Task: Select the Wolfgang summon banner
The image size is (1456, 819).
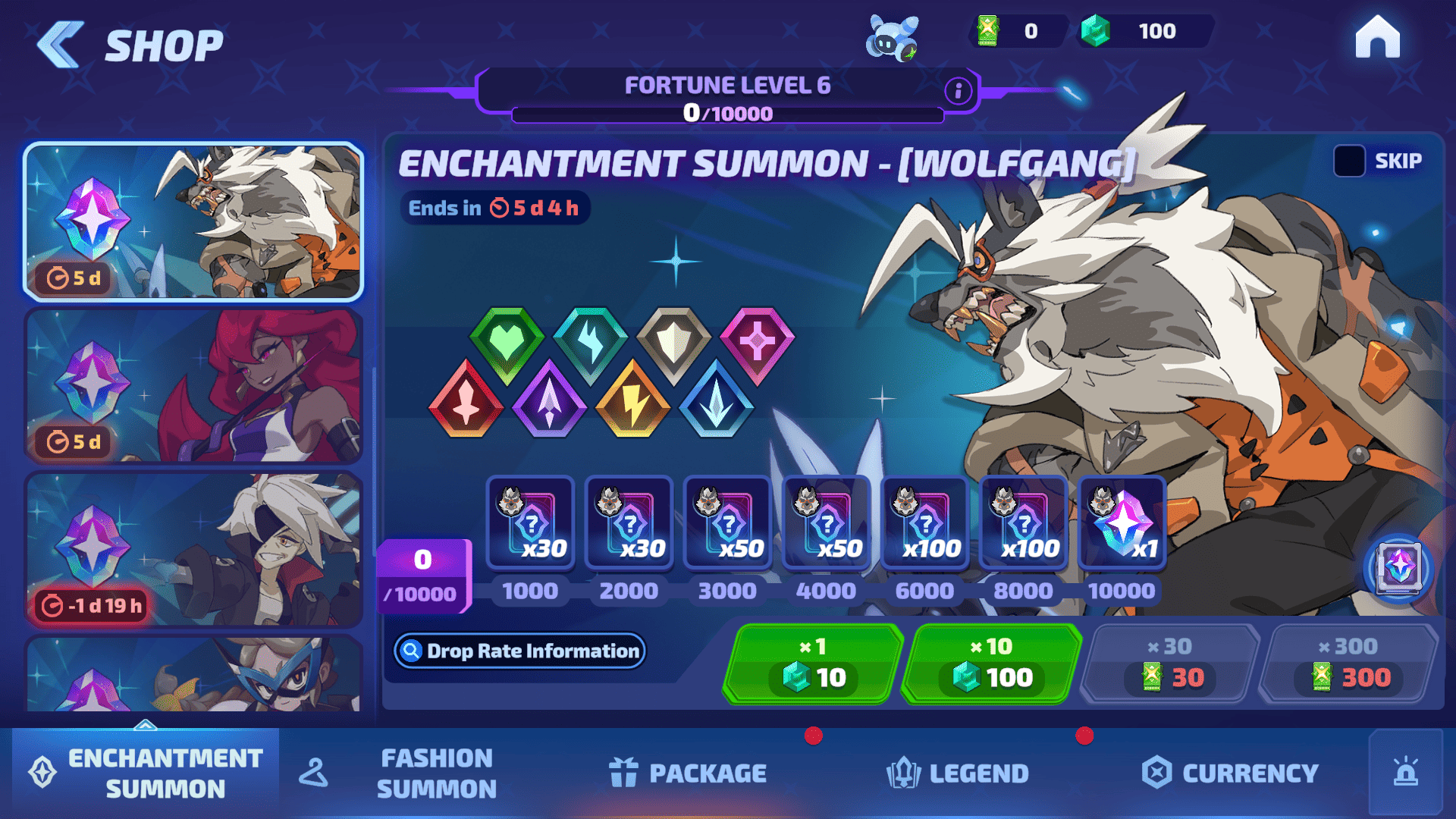Action: click(193, 221)
